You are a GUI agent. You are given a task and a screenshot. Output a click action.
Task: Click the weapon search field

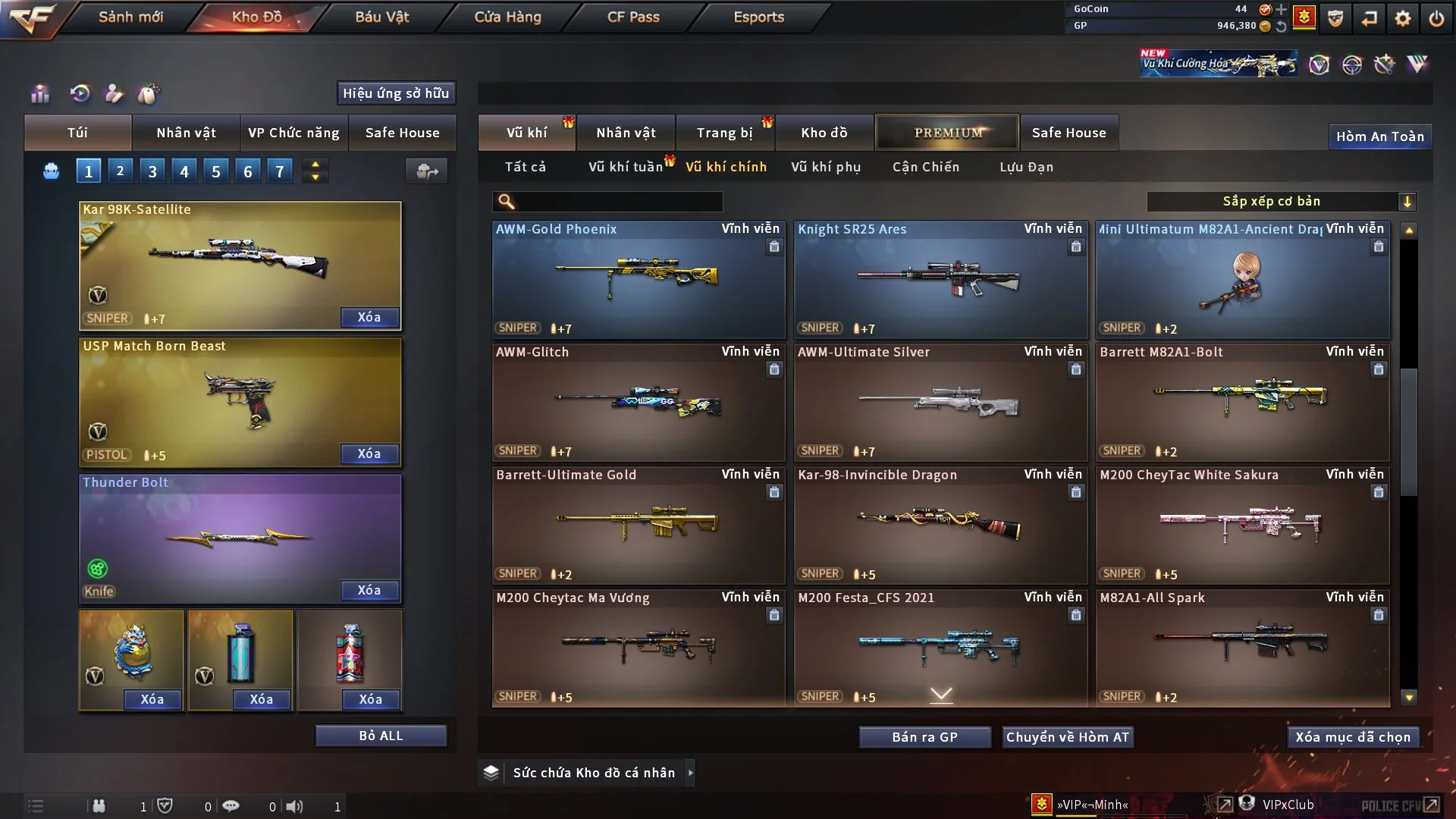[618, 202]
